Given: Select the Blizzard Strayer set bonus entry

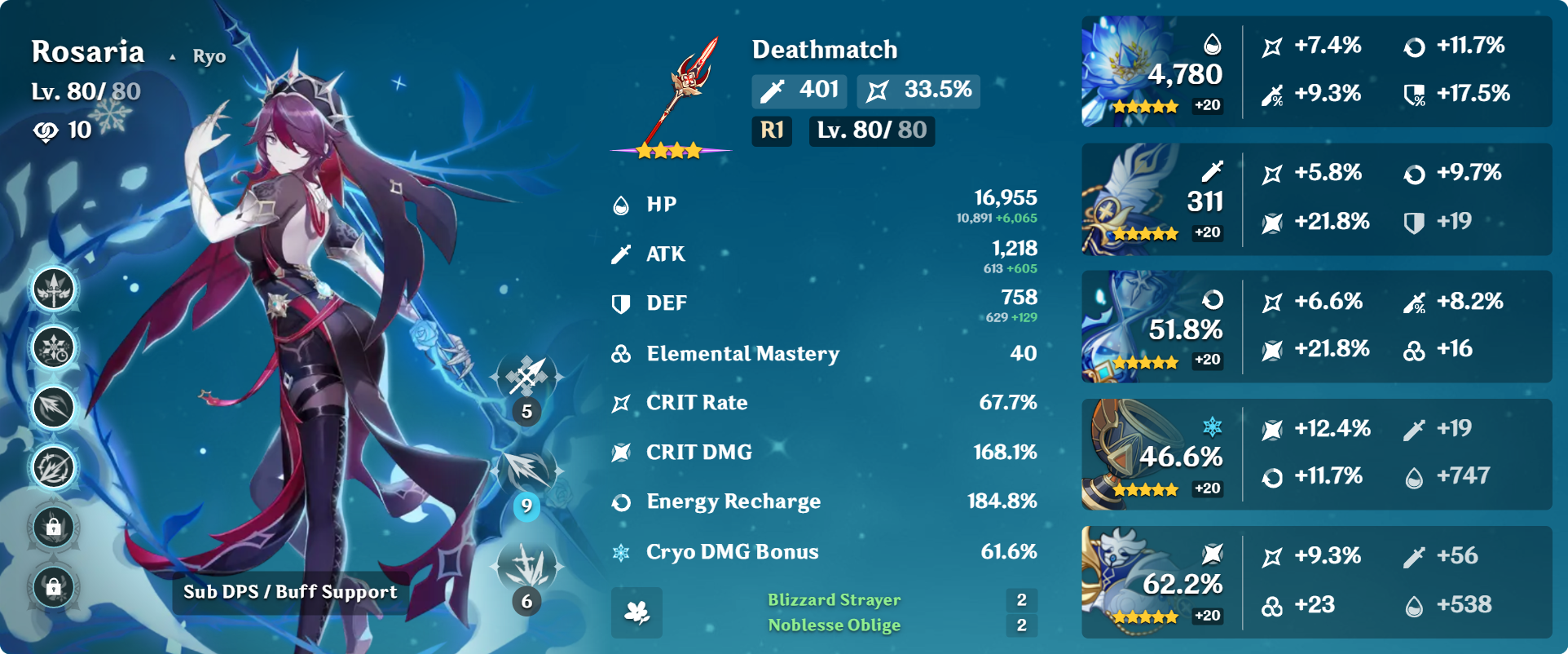Looking at the screenshot, I should coord(834,600).
